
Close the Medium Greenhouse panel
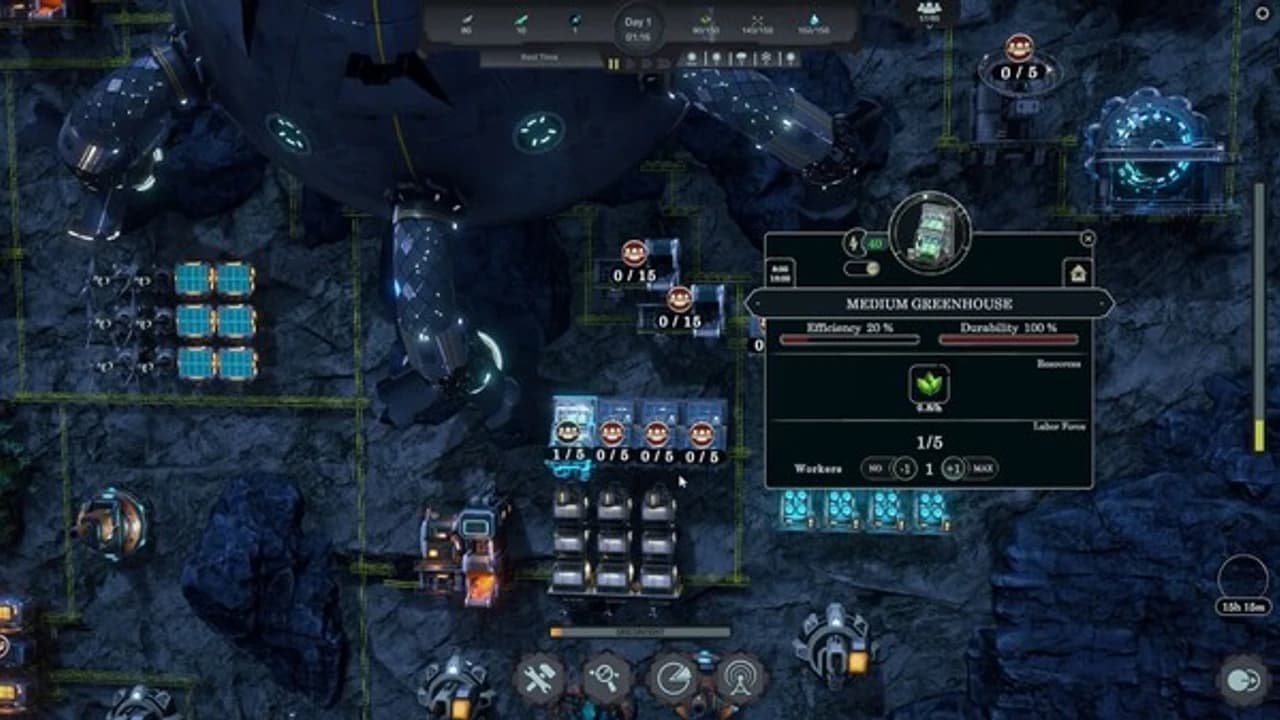point(1088,239)
